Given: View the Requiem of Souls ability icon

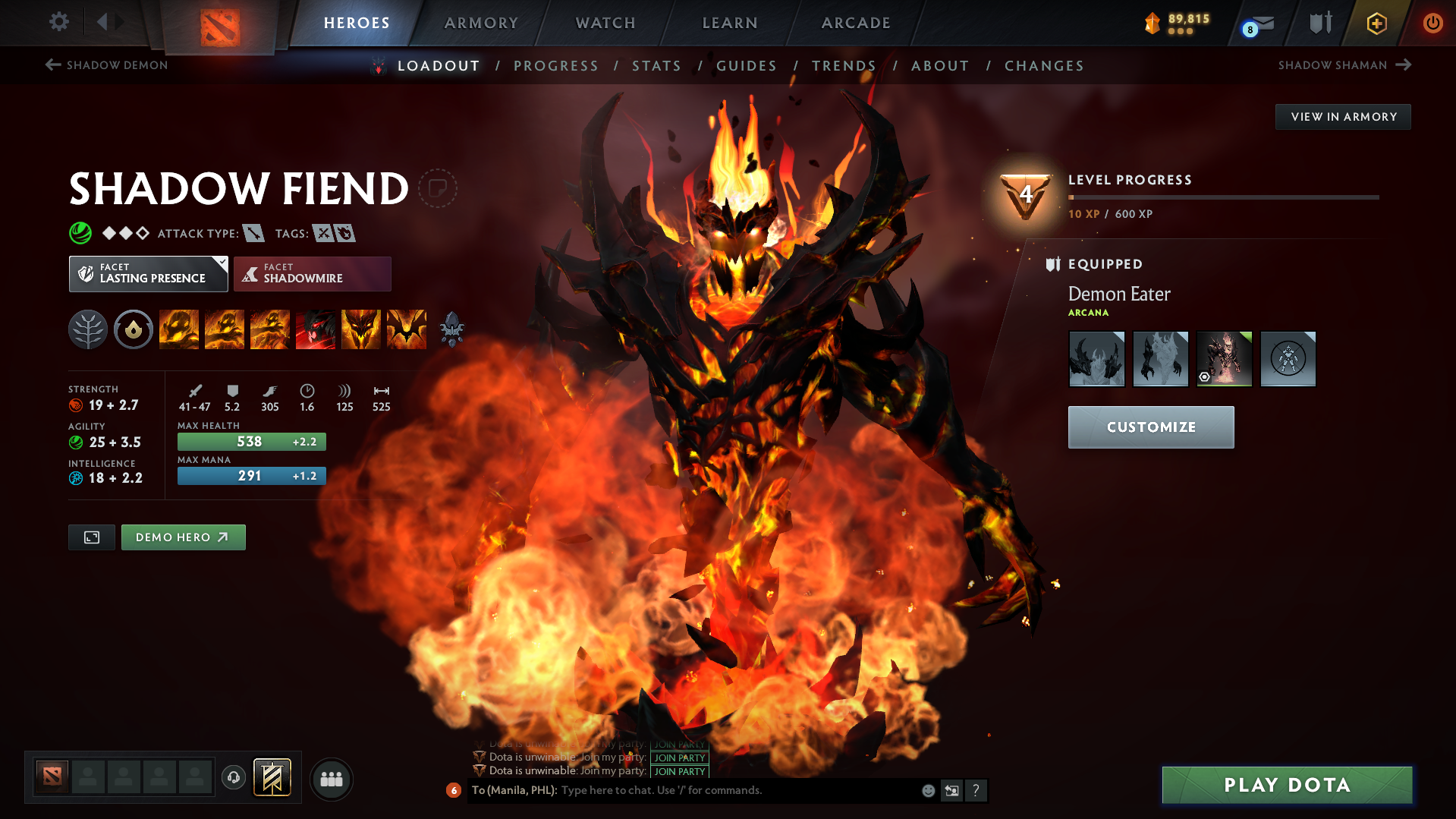Looking at the screenshot, I should 407,329.
